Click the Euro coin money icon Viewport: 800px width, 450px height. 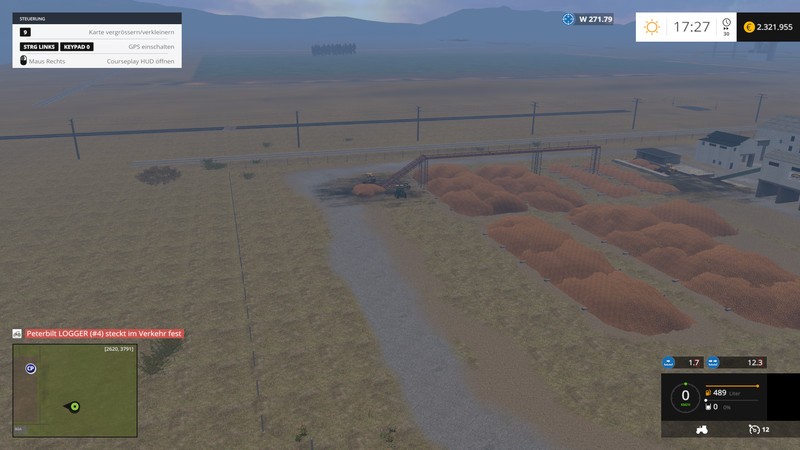tap(748, 27)
